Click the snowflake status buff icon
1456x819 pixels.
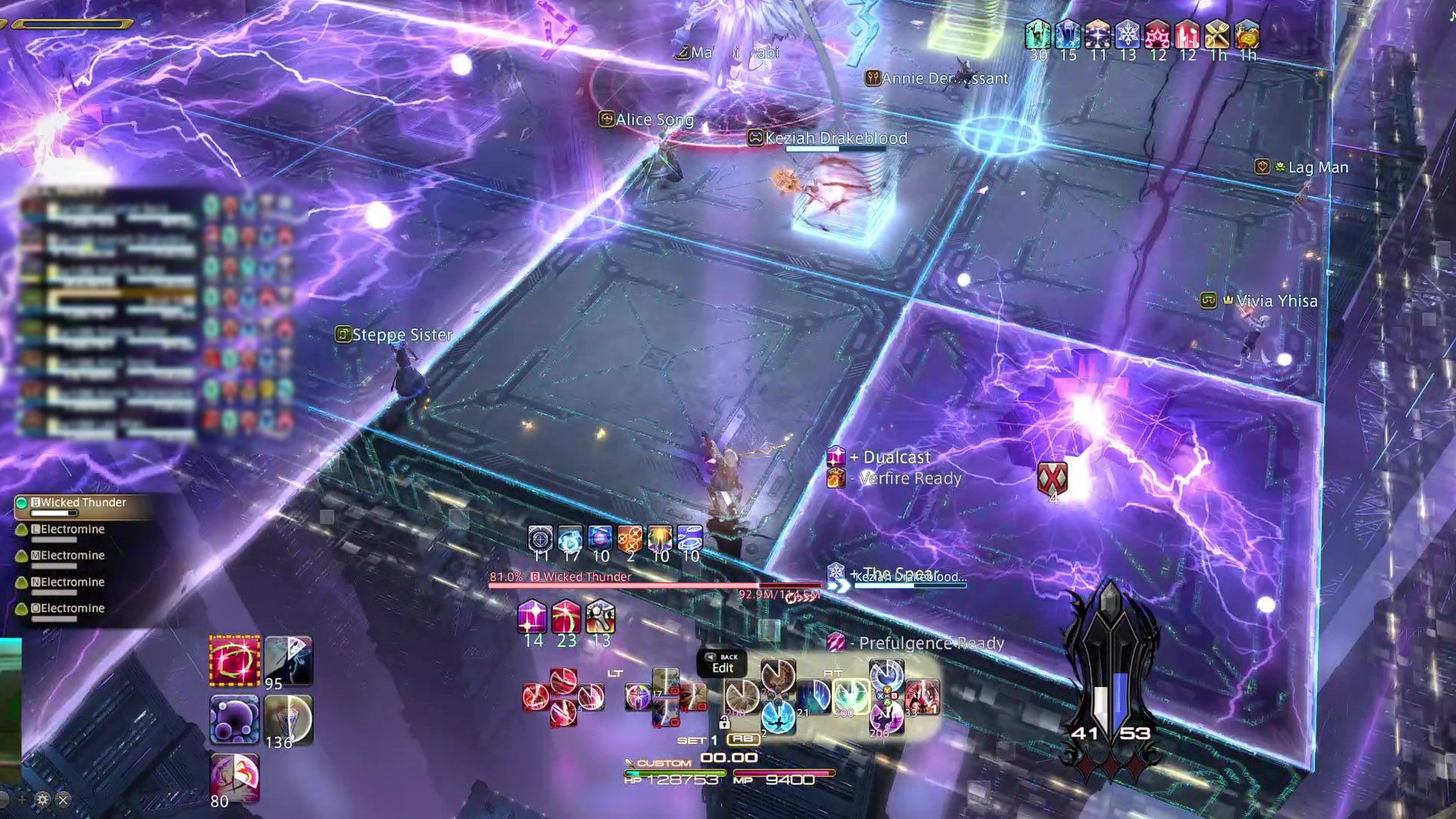pos(1128,35)
